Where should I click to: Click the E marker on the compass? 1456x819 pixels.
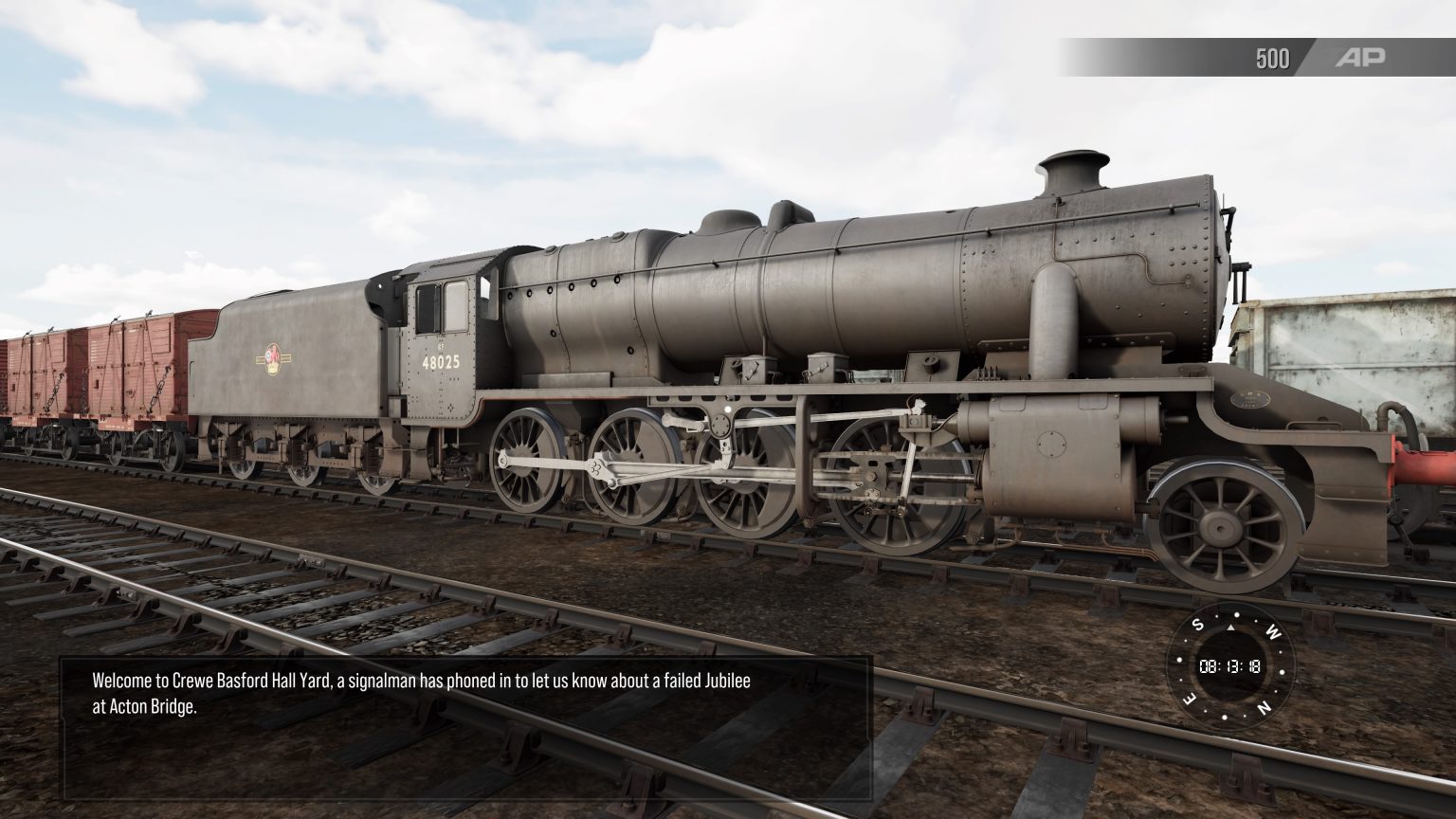pos(1189,698)
